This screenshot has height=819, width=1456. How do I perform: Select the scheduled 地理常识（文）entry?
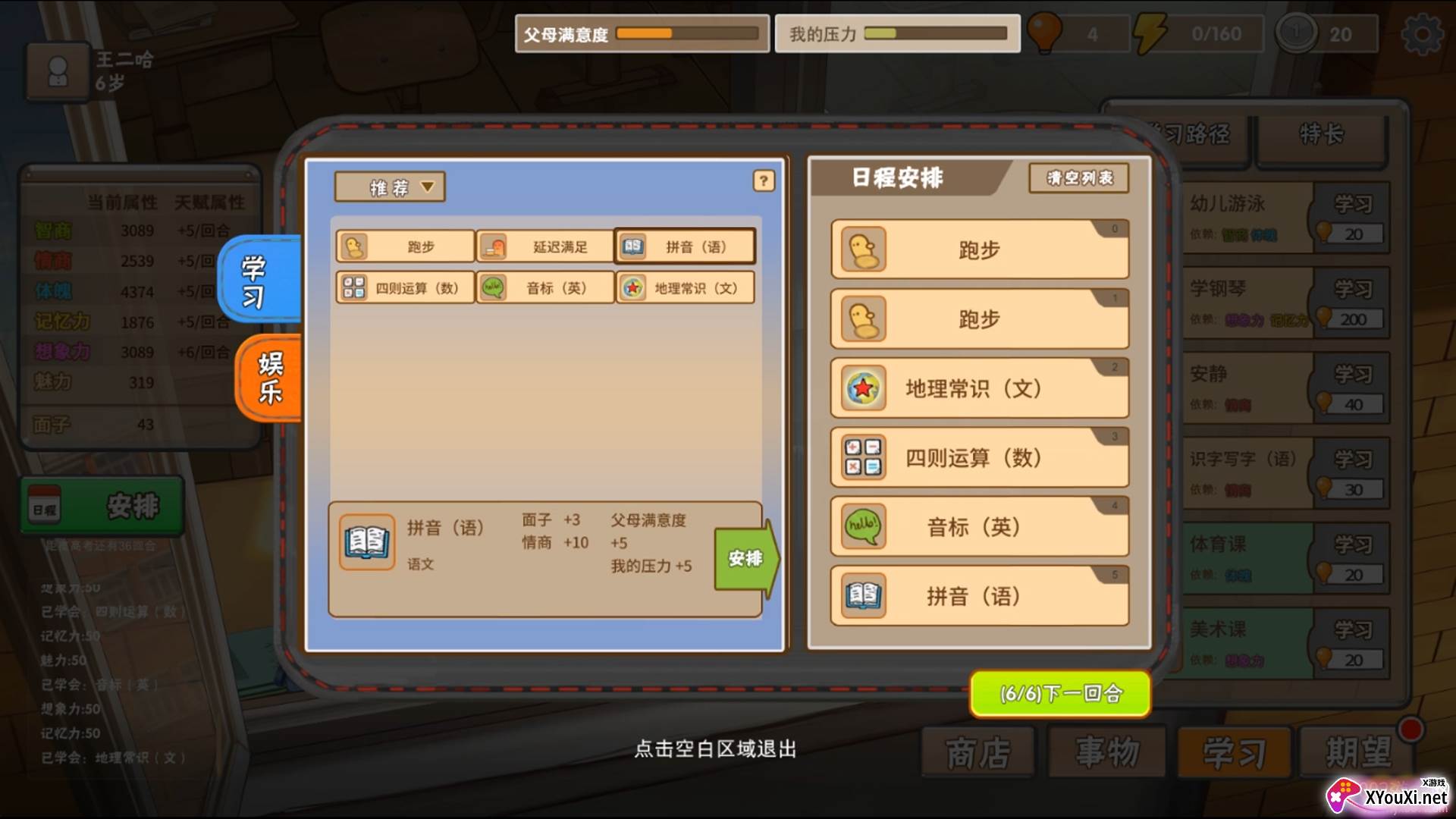pos(979,388)
